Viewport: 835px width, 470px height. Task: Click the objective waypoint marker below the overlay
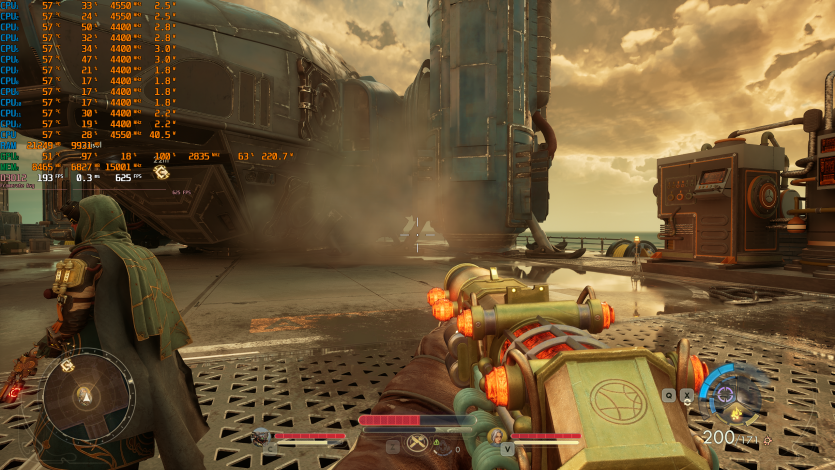(161, 172)
